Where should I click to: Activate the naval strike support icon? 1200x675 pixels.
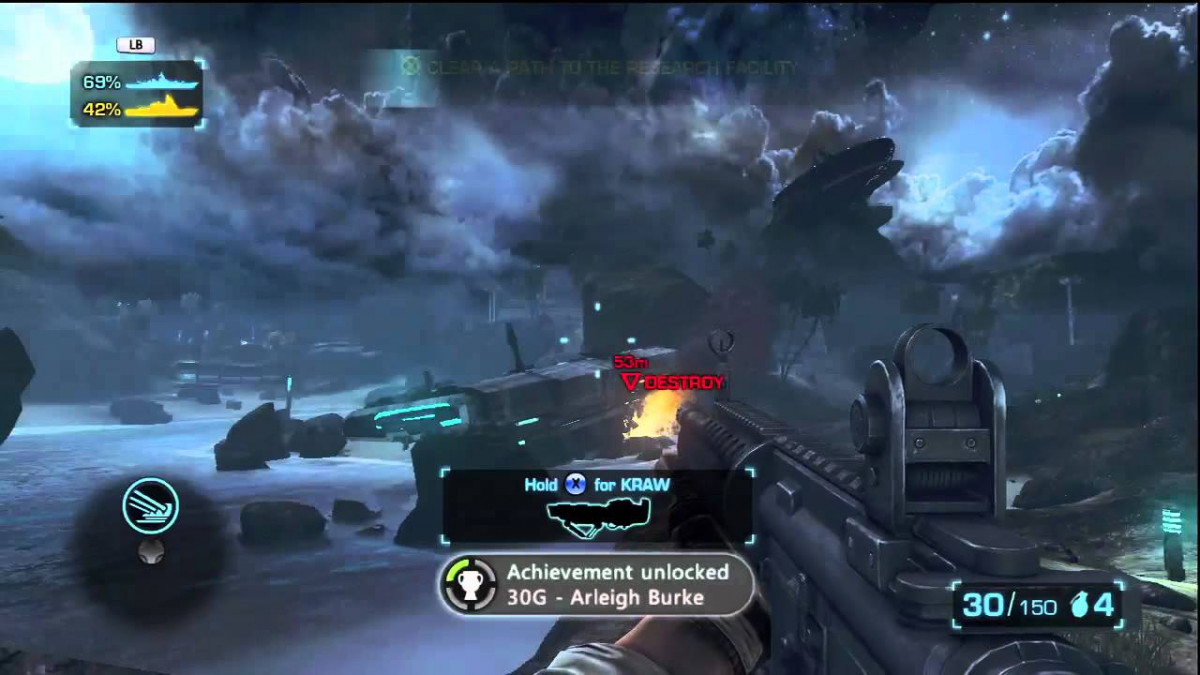pos(150,505)
